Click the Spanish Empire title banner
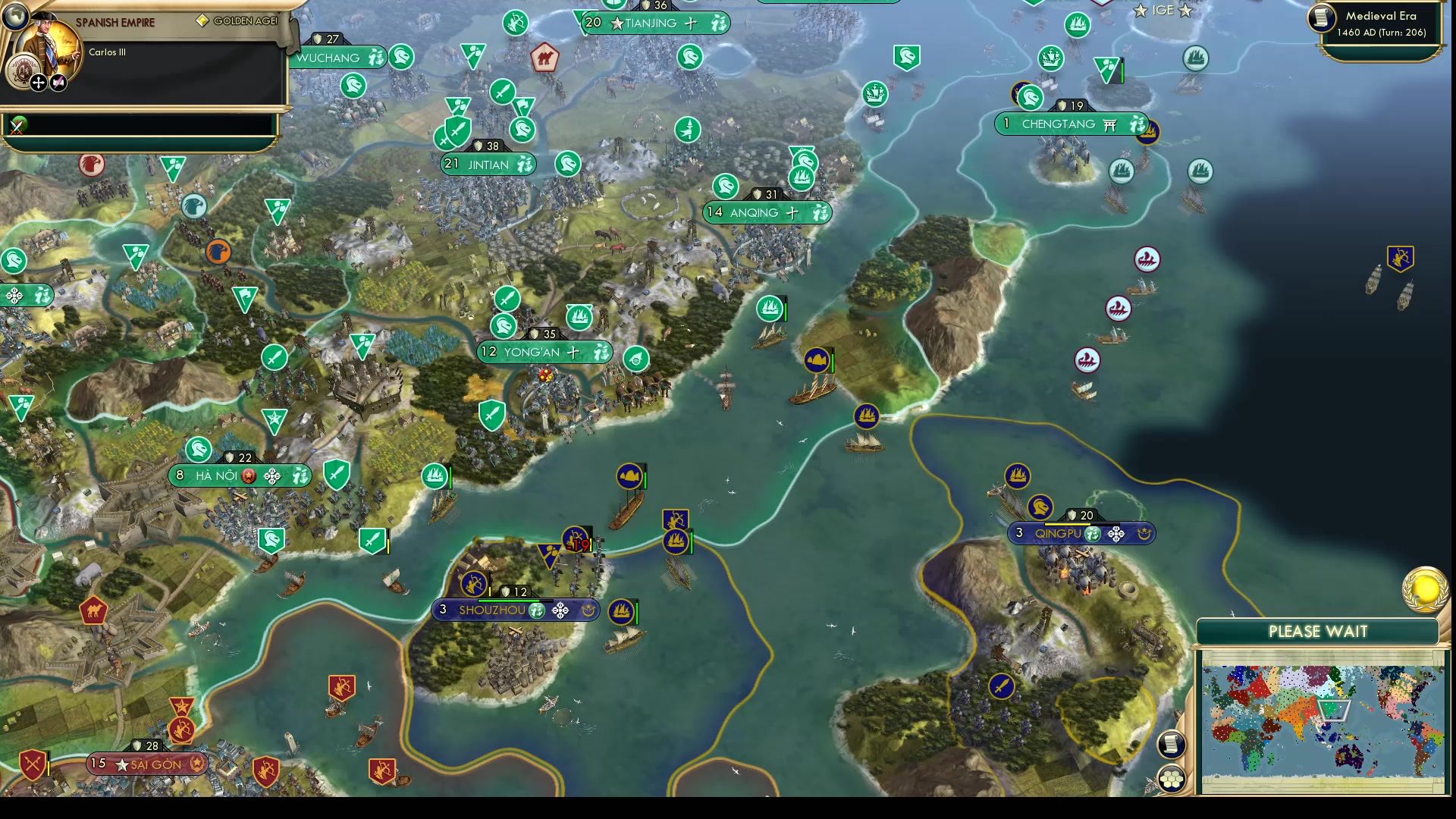Image resolution: width=1456 pixels, height=819 pixels. click(x=114, y=22)
